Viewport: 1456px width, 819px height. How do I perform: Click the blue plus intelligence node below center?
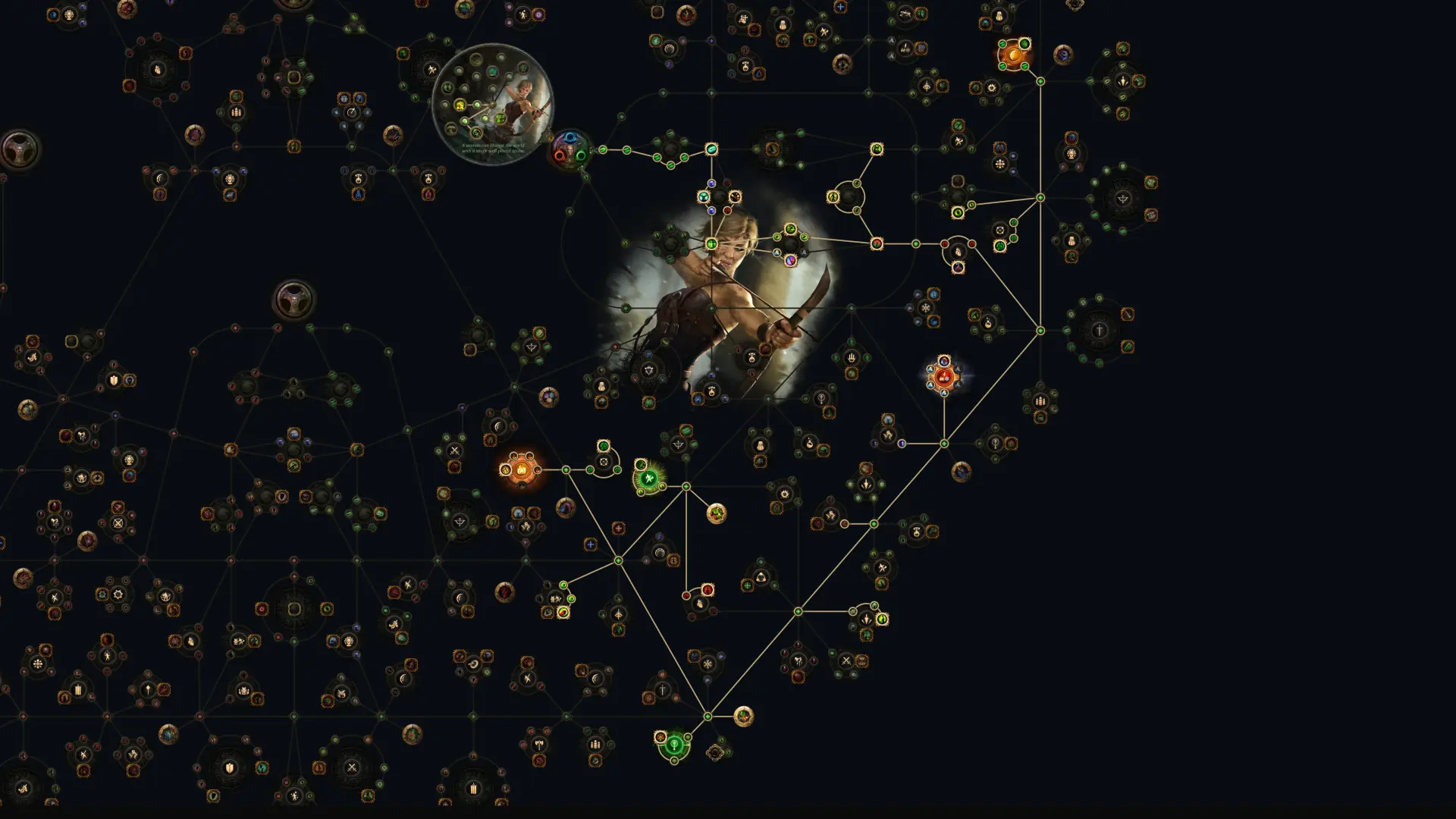[x=589, y=543]
